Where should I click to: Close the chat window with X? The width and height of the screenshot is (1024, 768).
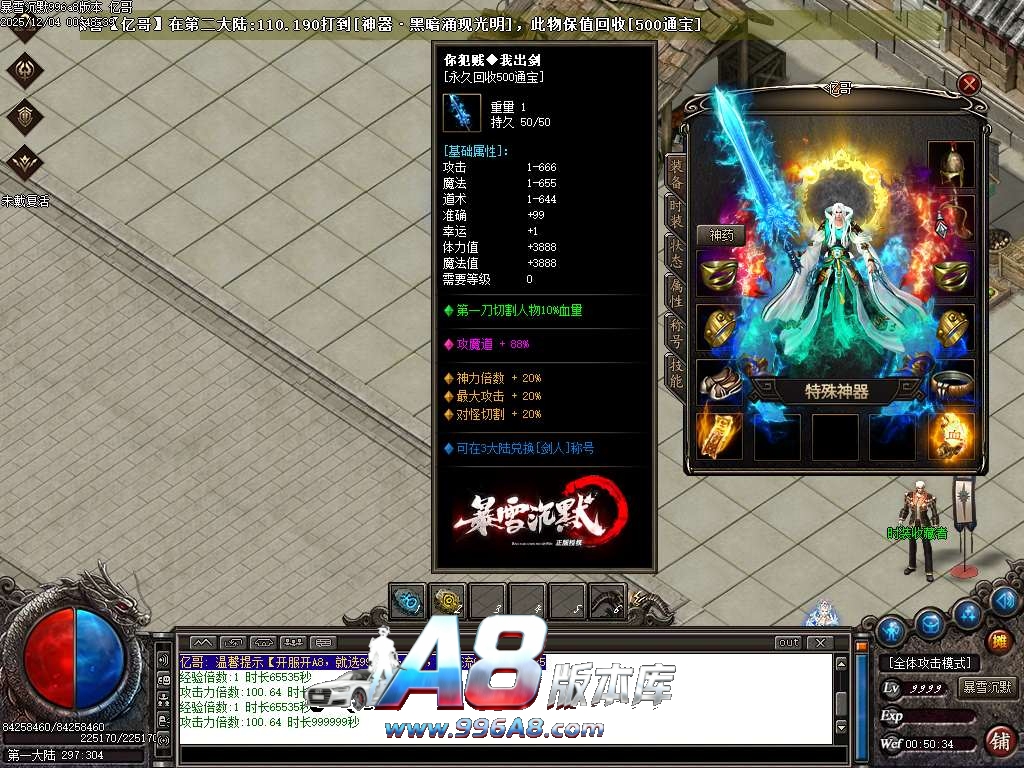[819, 643]
